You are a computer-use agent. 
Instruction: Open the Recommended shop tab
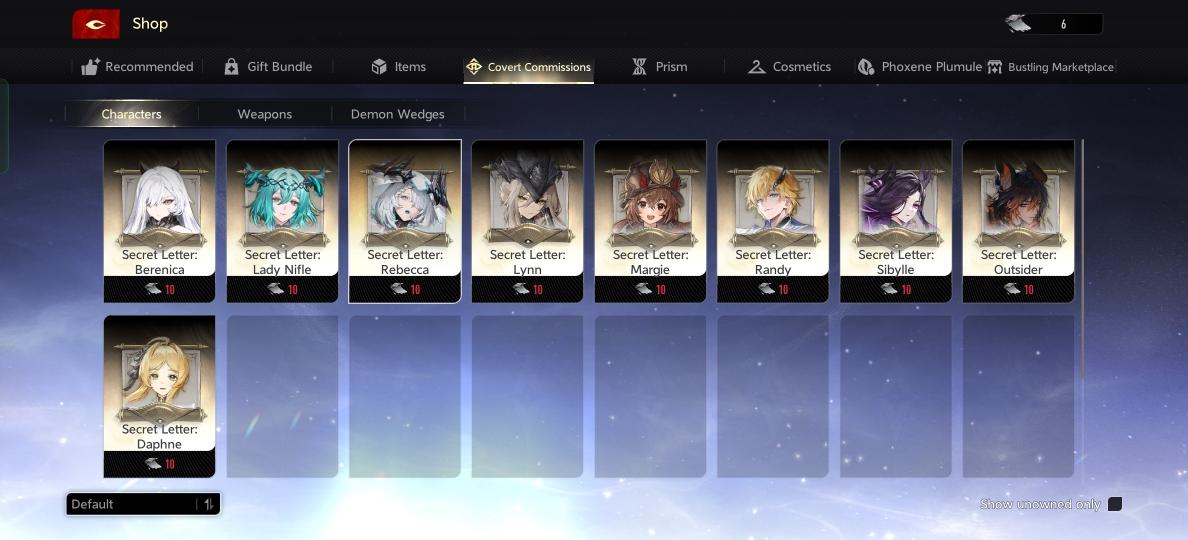[138, 67]
